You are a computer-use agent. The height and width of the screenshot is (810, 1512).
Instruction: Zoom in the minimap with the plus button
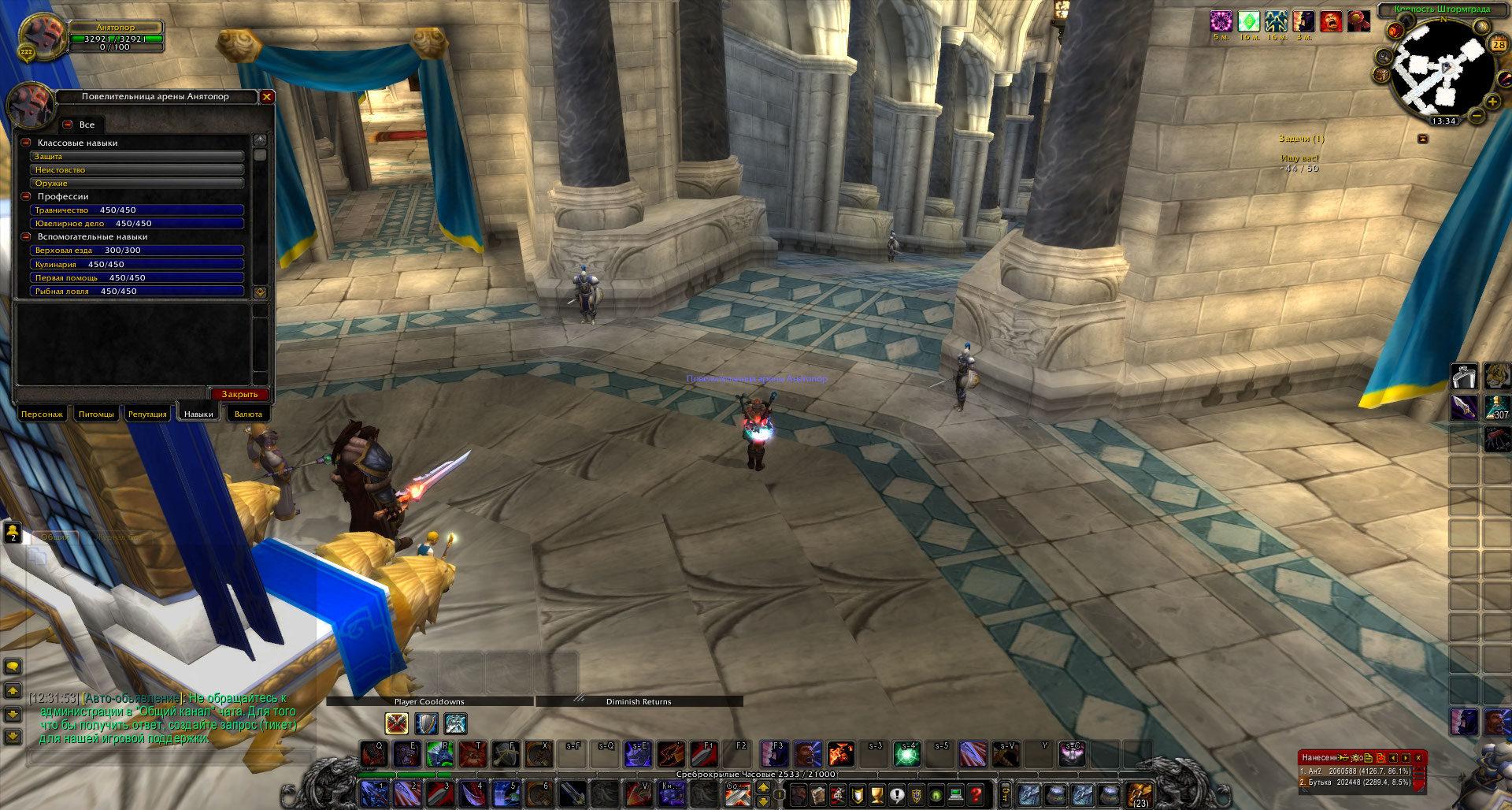point(1492,102)
